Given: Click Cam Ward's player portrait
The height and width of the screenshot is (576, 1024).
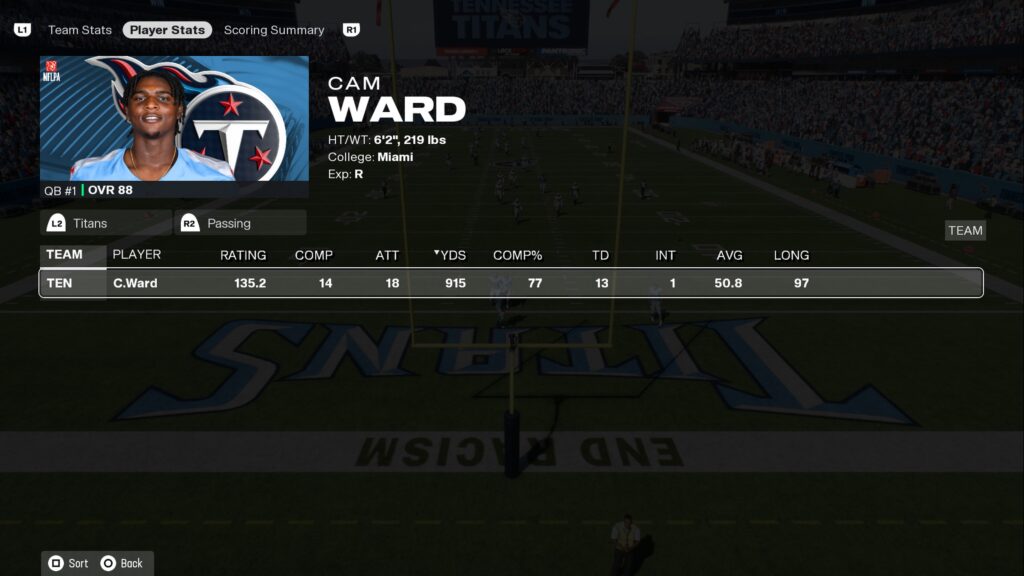Looking at the screenshot, I should pyautogui.click(x=175, y=119).
